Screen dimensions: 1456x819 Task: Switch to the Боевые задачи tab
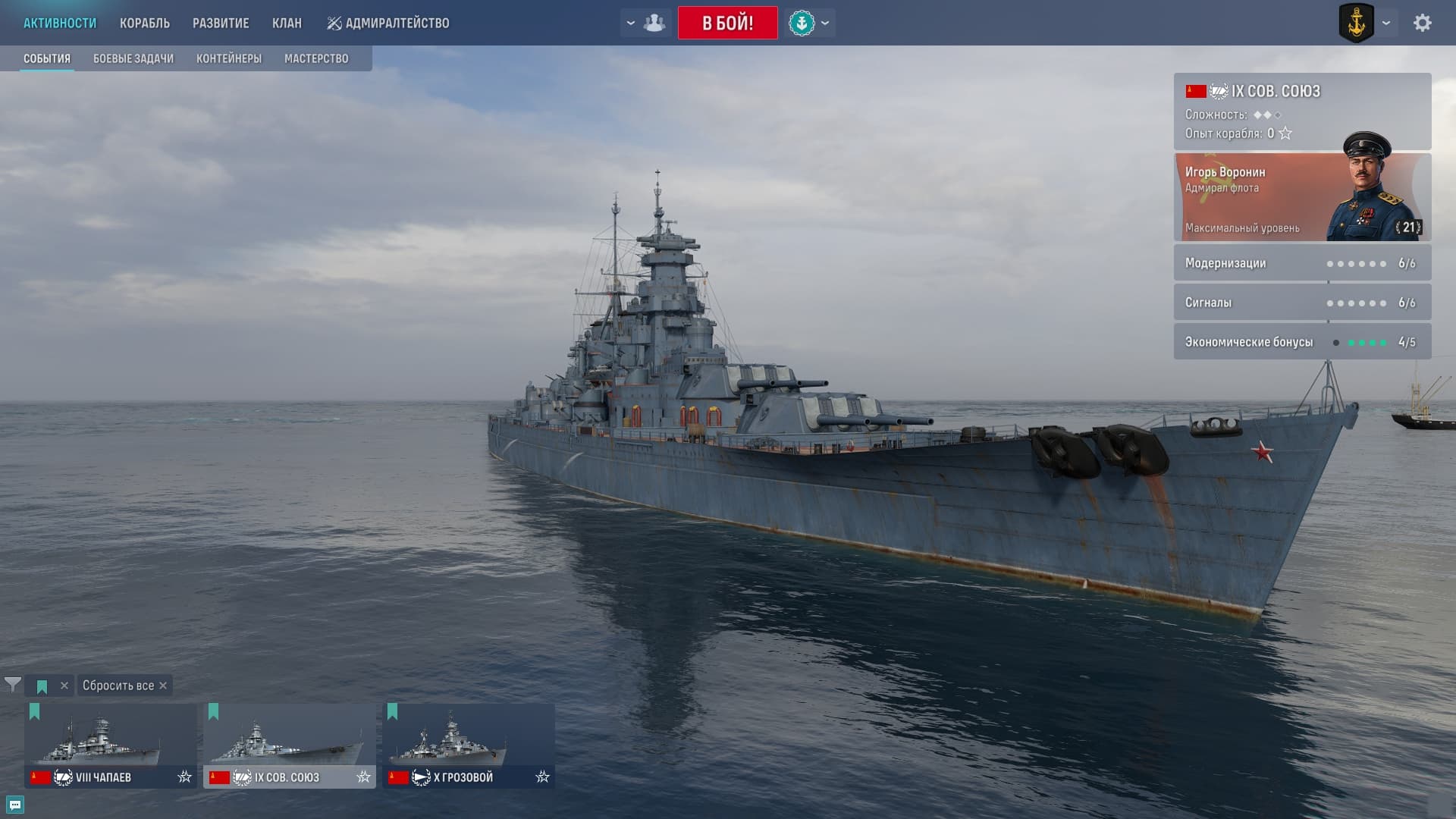pyautogui.click(x=133, y=58)
